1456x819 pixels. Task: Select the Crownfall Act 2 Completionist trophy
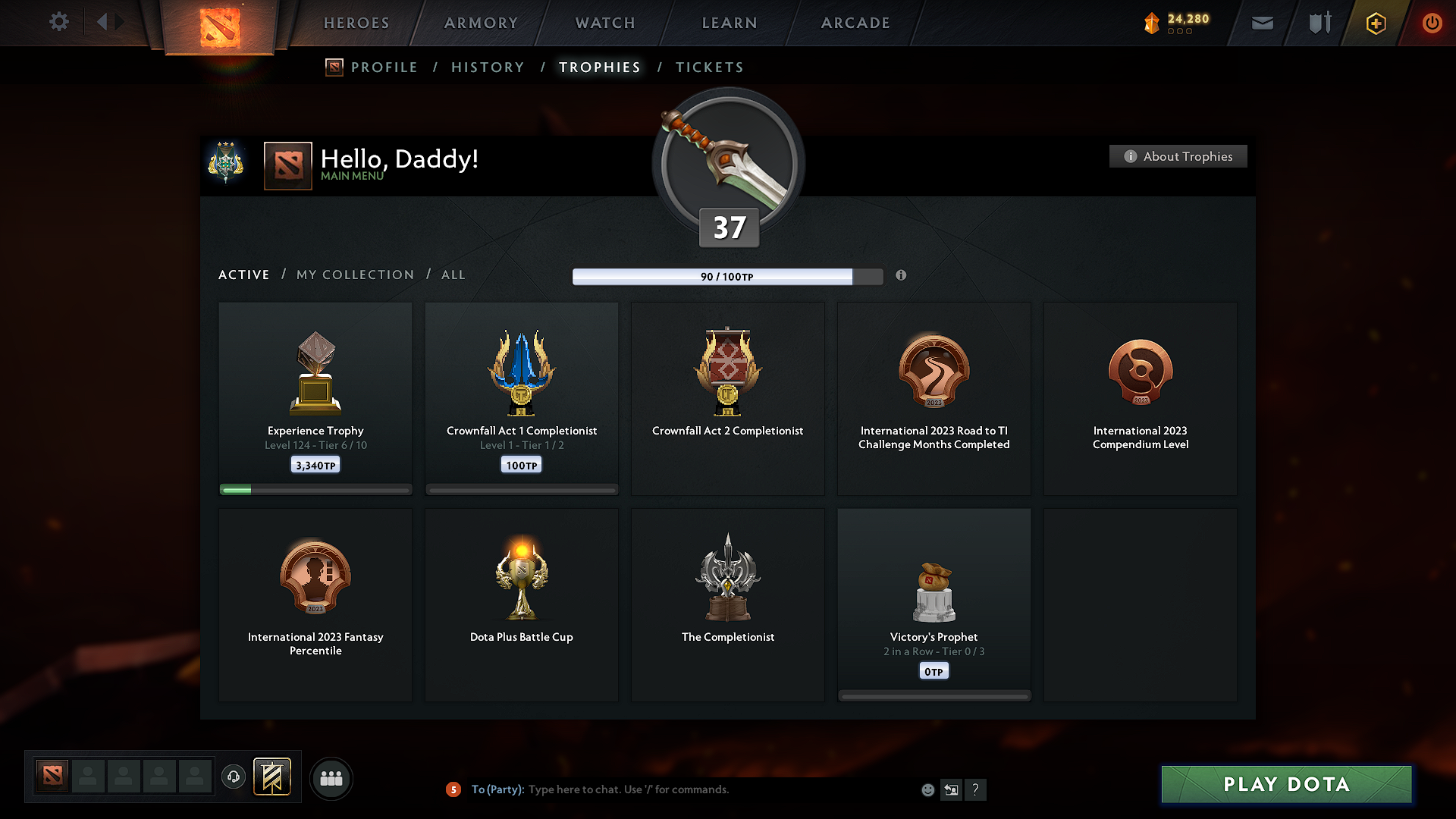point(727,398)
